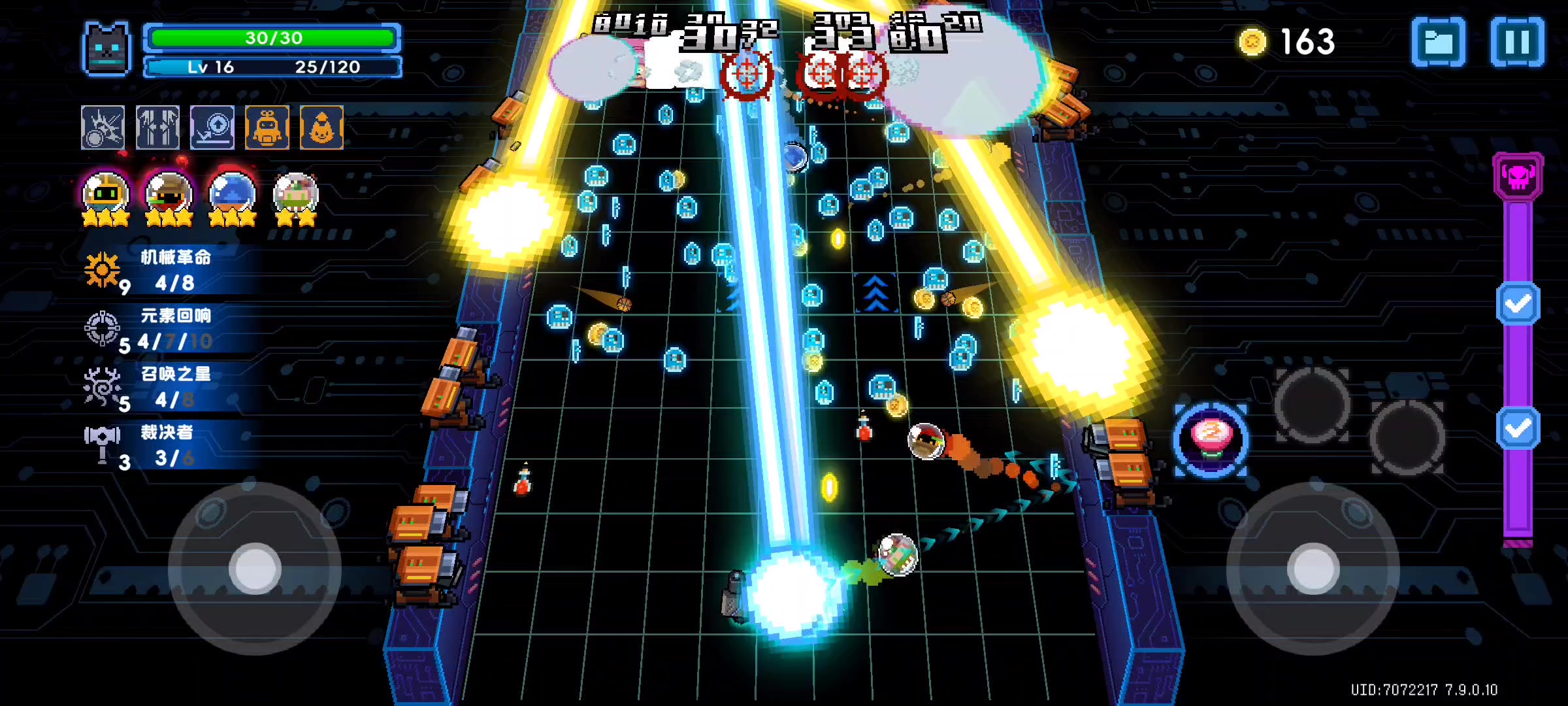Select the orange cat buff icon

coord(322,127)
